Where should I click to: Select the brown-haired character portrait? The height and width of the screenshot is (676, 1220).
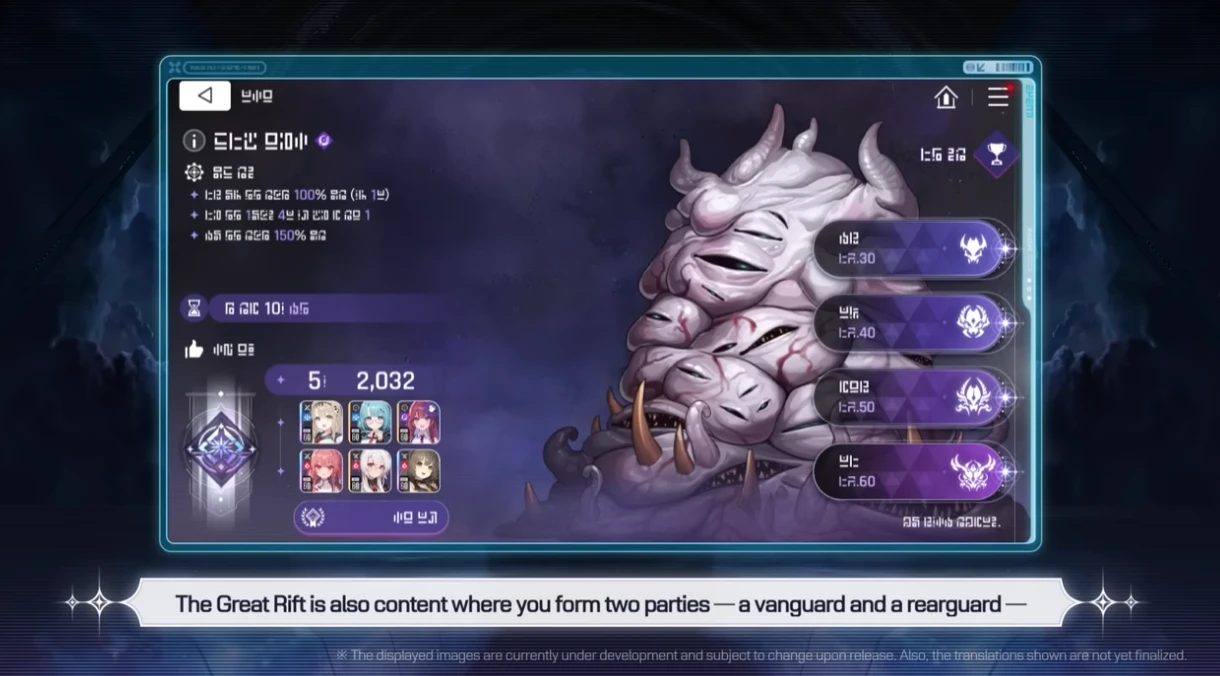pos(418,471)
